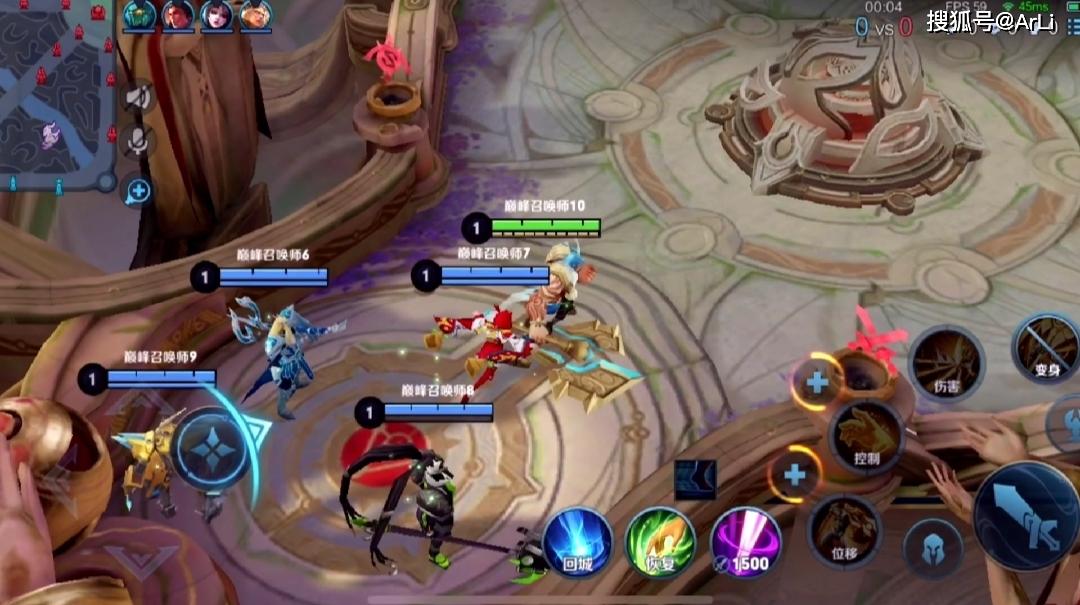Screen dimensions: 1080x605
Task: Upgrade the 控制 skill with its plus button
Action: [817, 381]
